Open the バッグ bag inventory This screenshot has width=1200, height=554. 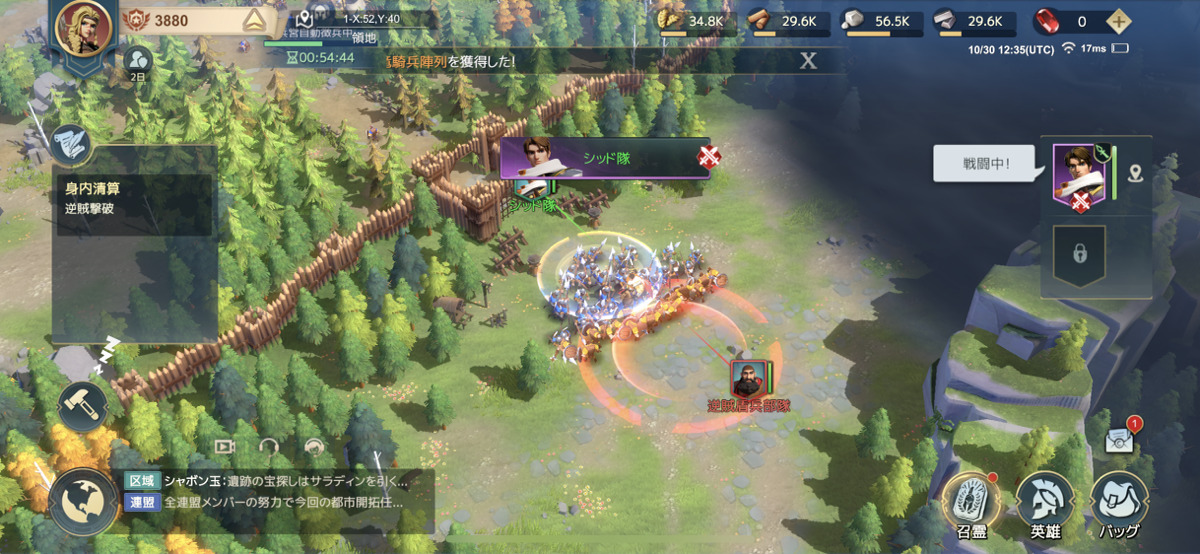[x=1120, y=500]
